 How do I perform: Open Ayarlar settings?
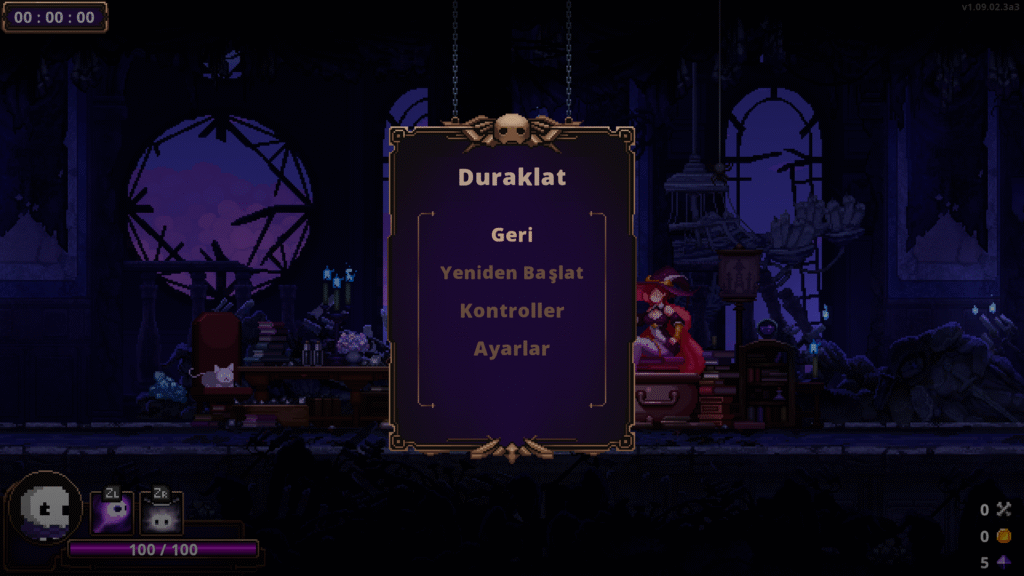pyautogui.click(x=511, y=349)
